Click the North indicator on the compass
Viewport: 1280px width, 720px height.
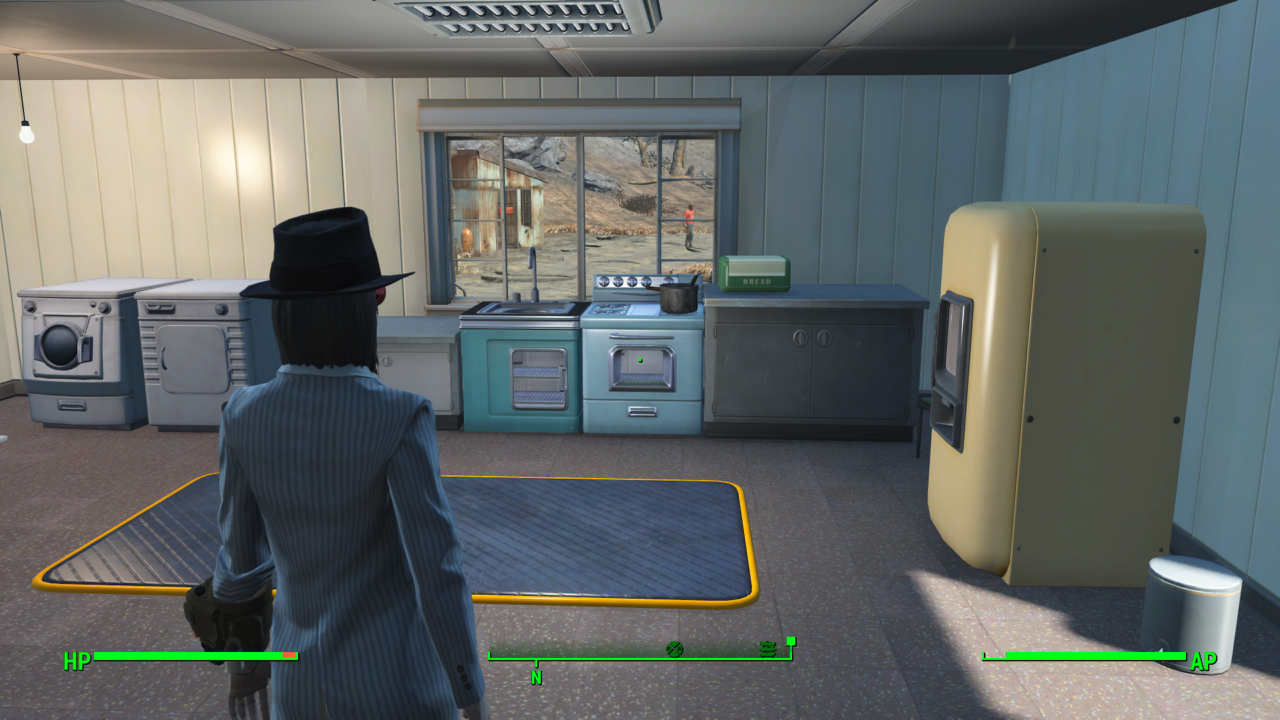[536, 676]
